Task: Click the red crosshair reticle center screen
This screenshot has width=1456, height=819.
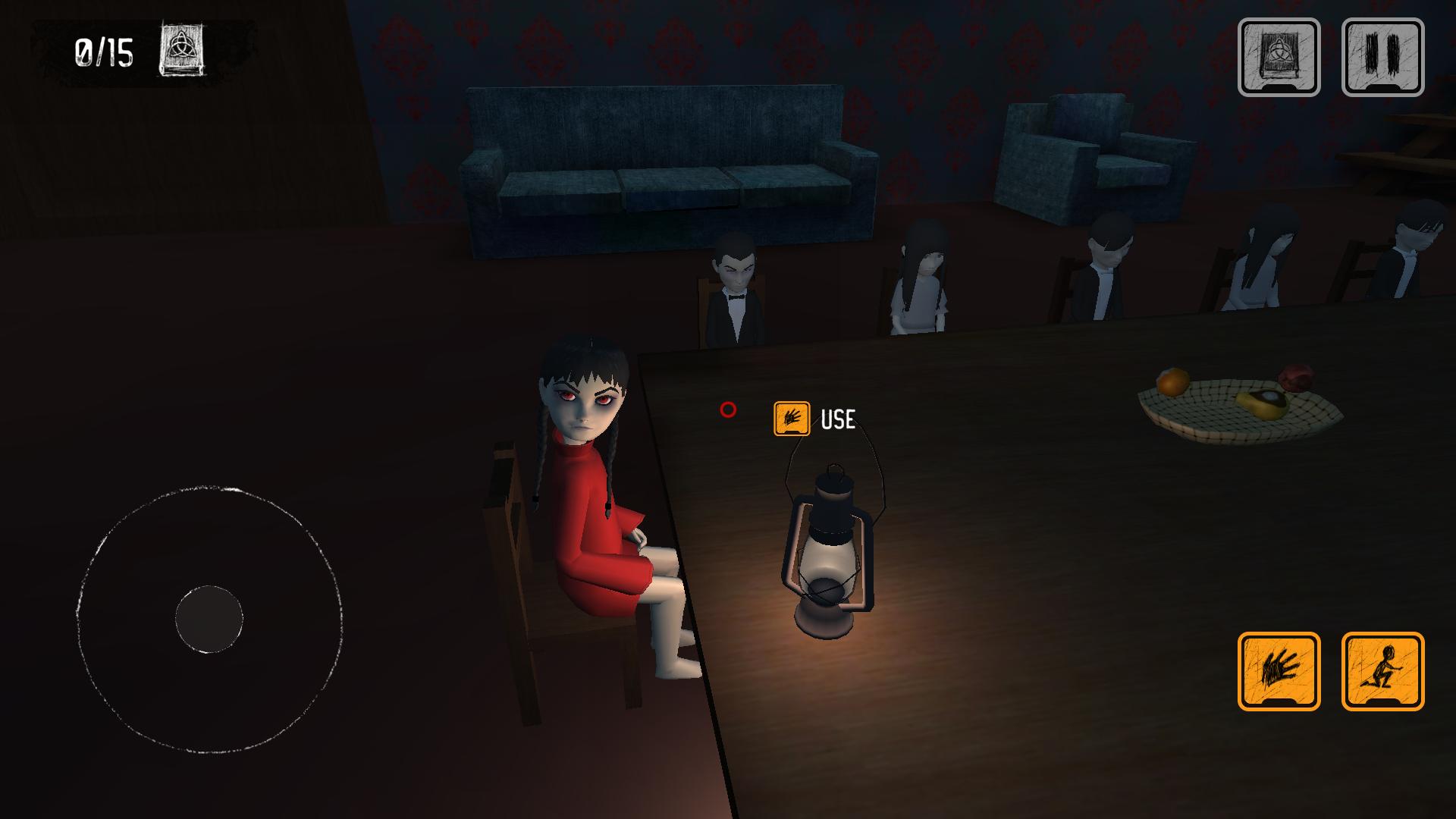Action: 727,410
